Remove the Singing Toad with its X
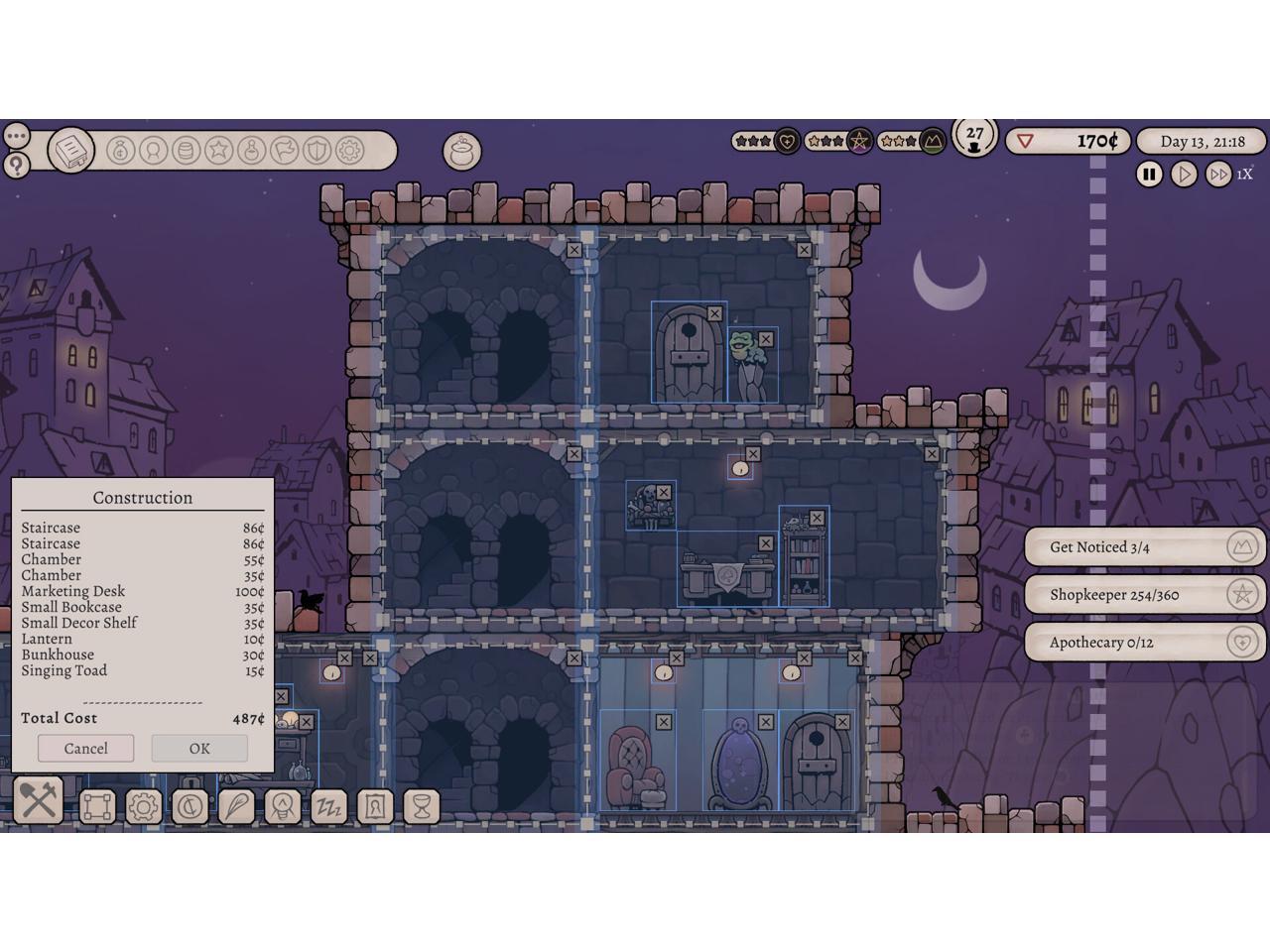 tap(765, 340)
